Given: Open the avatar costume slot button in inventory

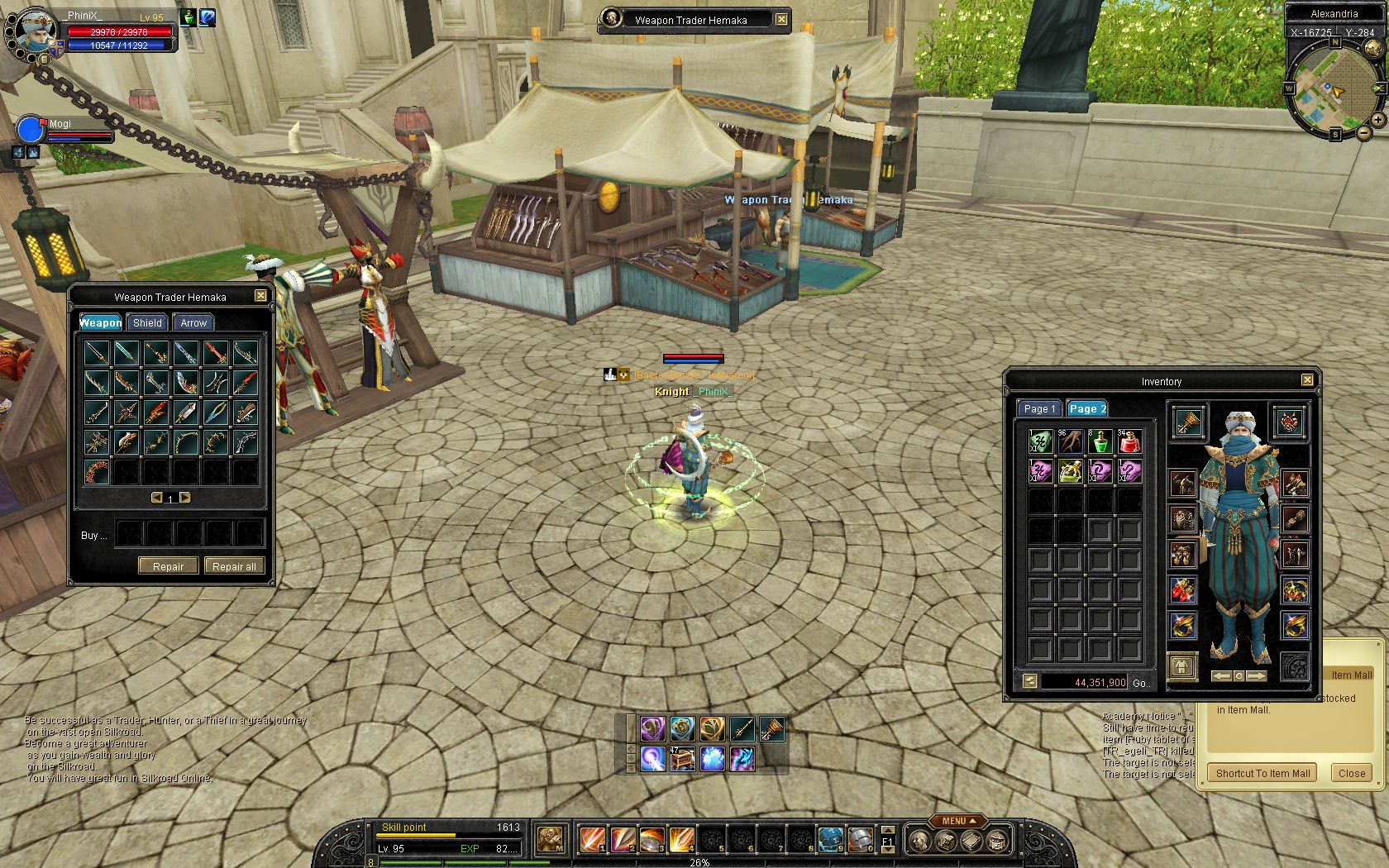Looking at the screenshot, I should [1182, 666].
